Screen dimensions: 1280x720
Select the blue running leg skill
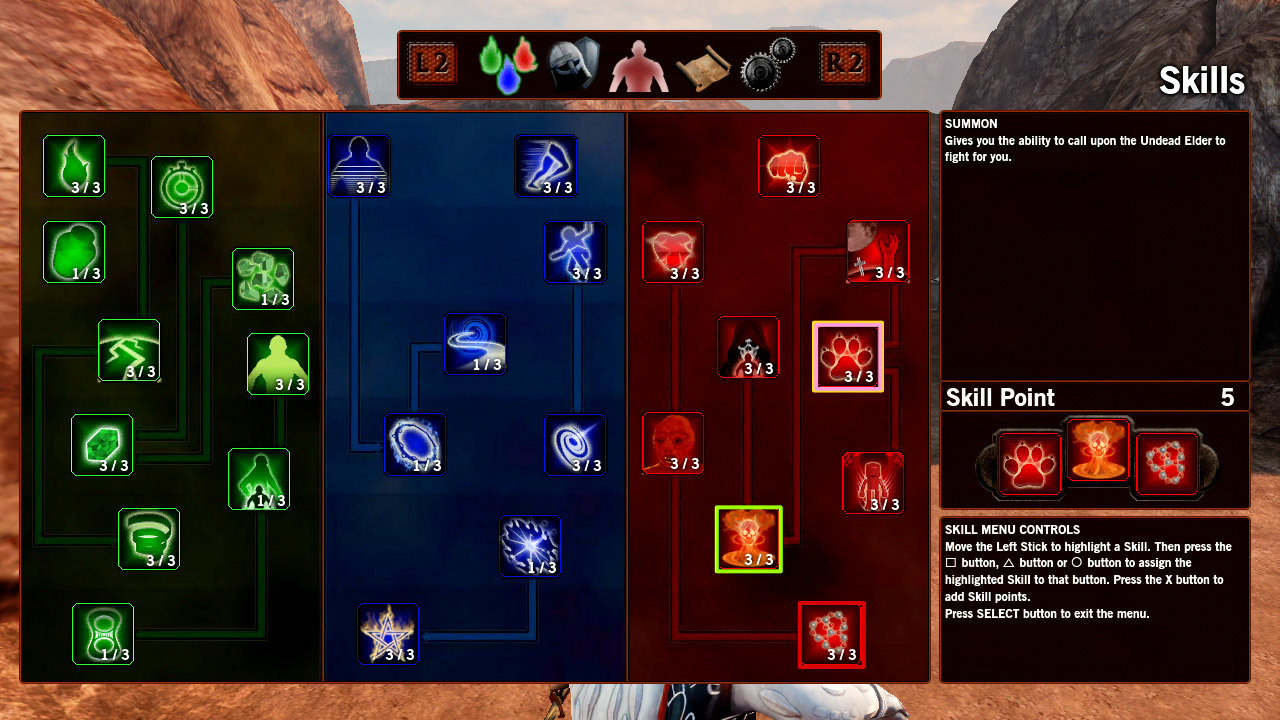coord(546,166)
